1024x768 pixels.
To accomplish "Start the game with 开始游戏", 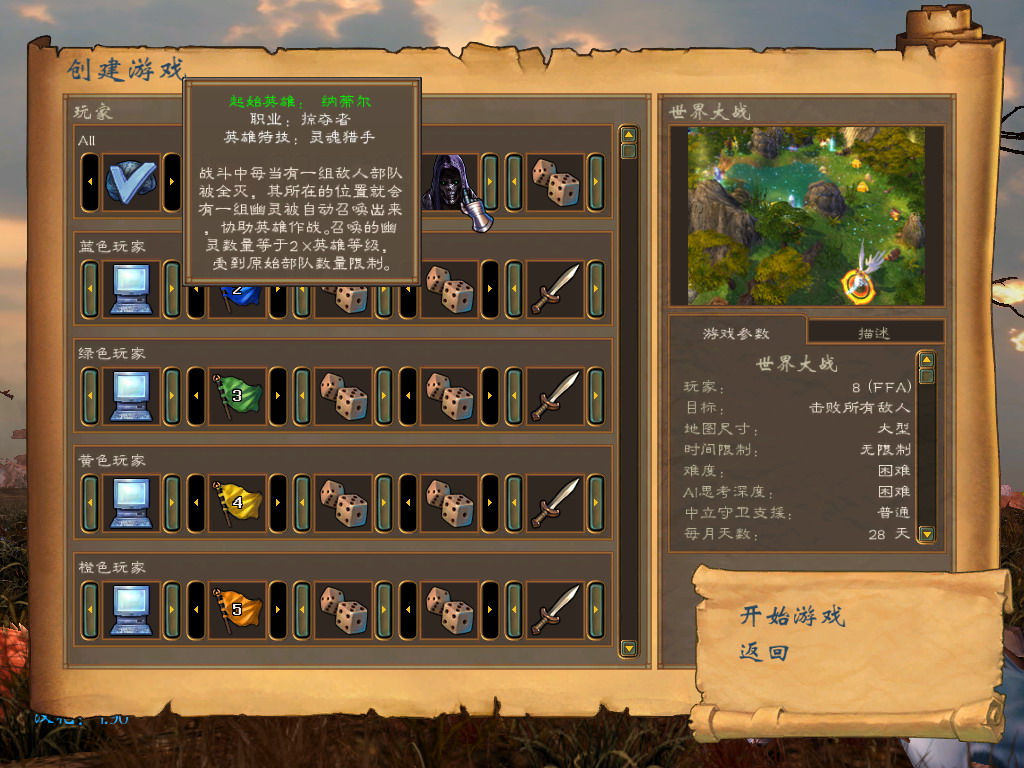I will (792, 615).
